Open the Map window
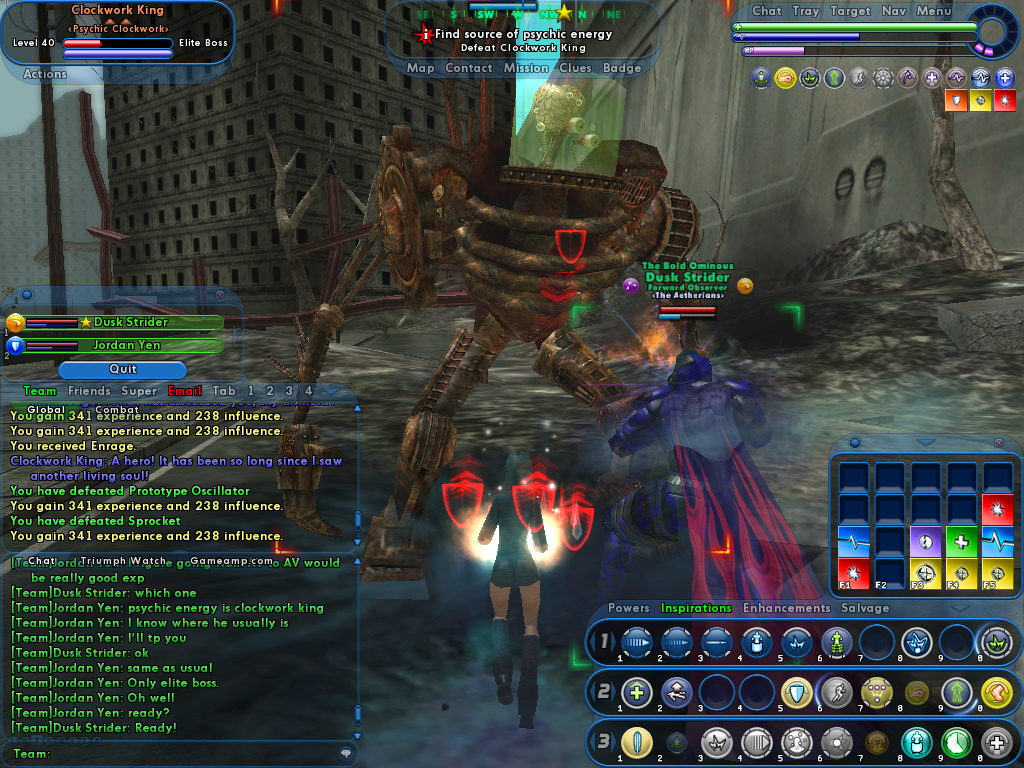The height and width of the screenshot is (768, 1024). pos(420,68)
